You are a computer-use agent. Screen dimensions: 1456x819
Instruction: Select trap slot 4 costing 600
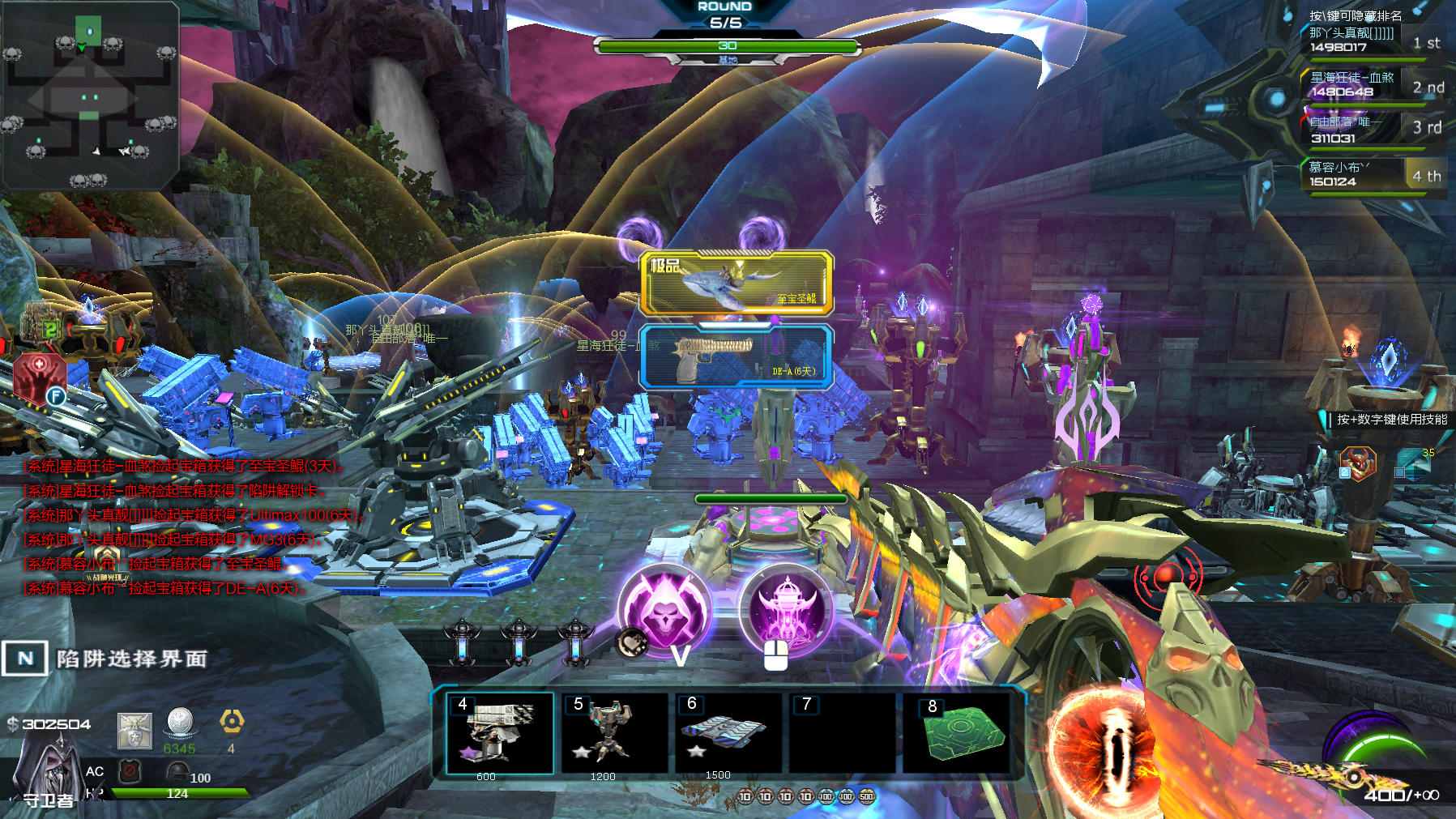point(500,733)
